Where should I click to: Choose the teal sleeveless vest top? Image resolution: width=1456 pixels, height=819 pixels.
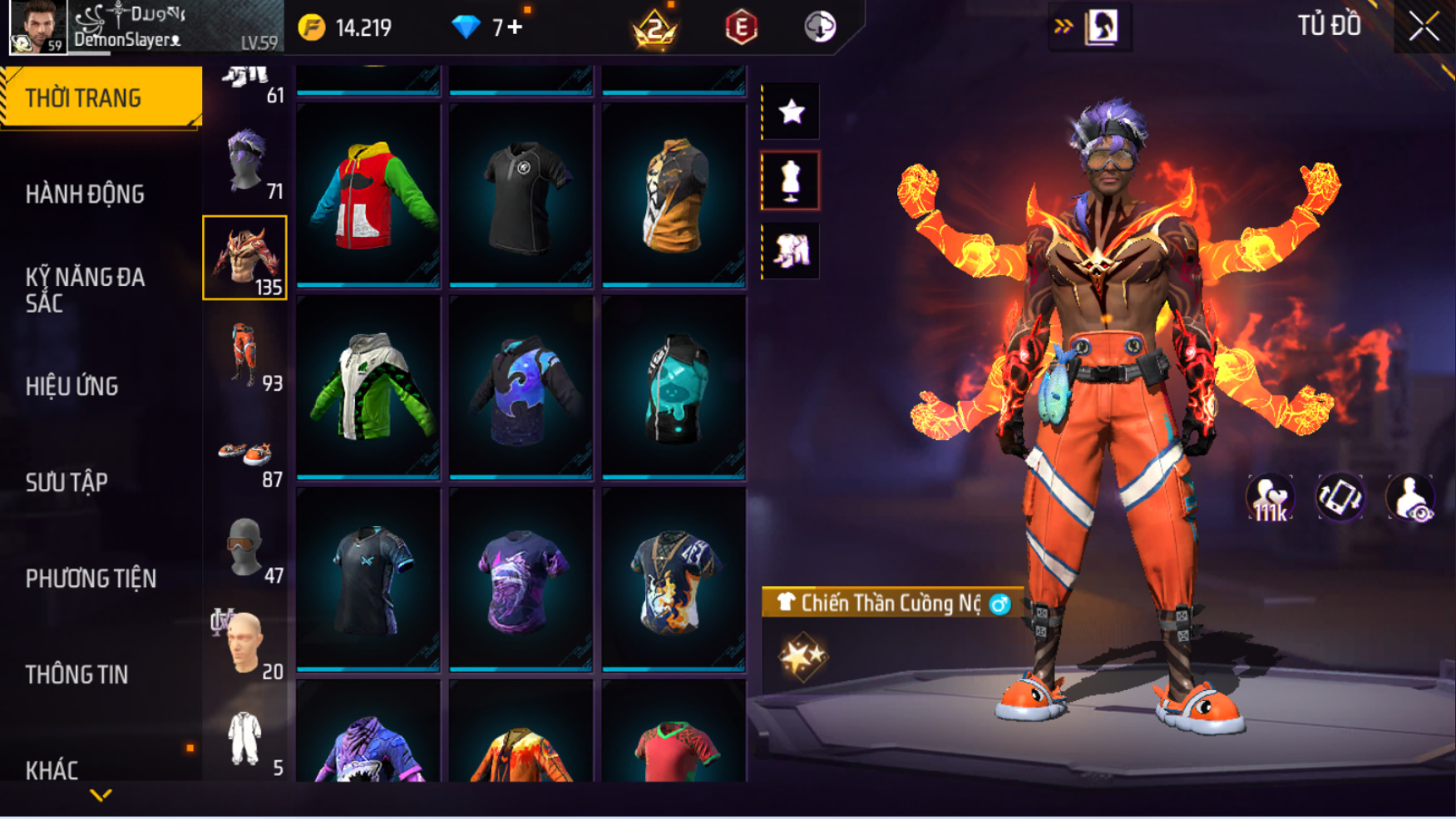point(674,387)
